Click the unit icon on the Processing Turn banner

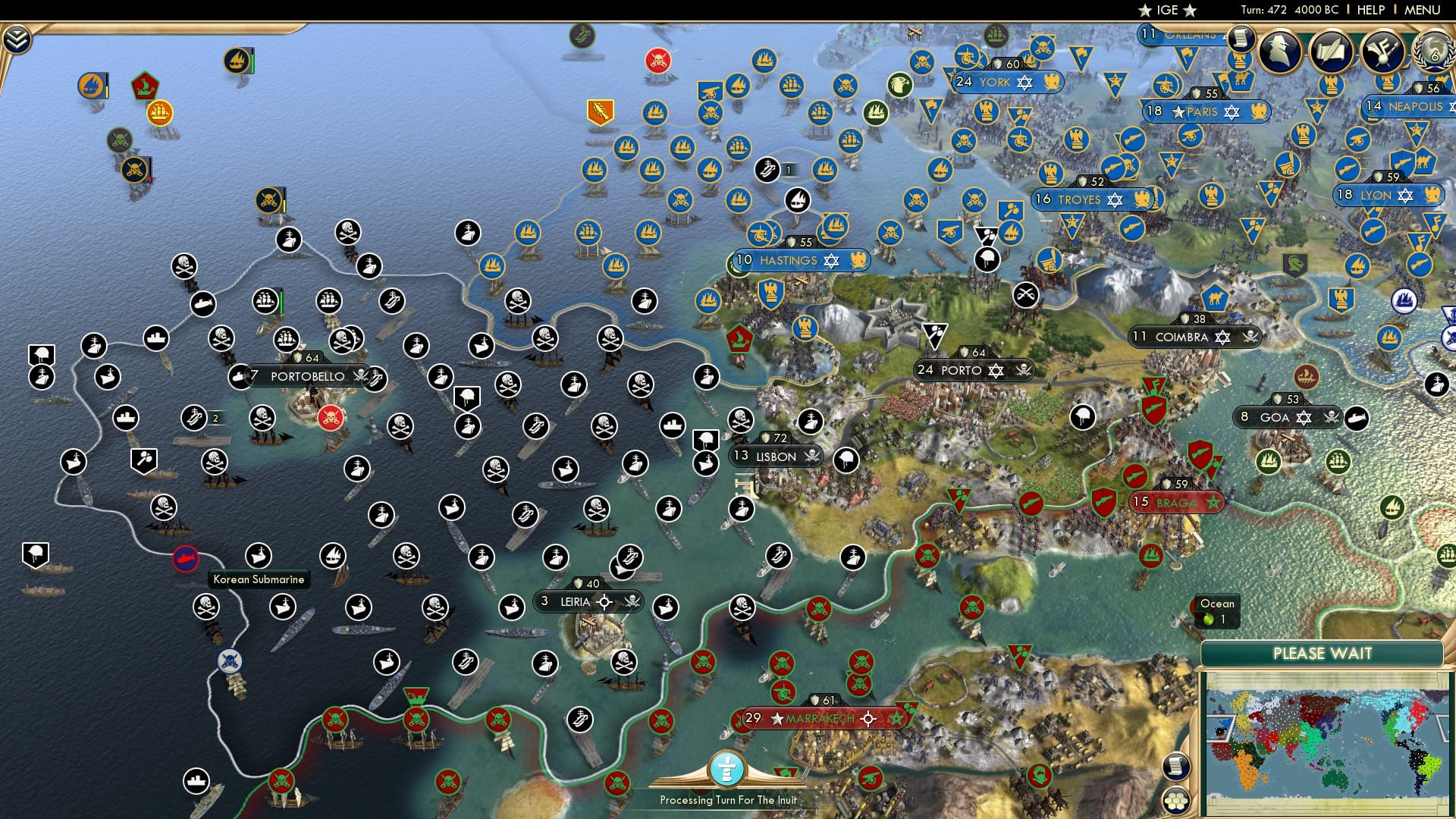point(728,768)
